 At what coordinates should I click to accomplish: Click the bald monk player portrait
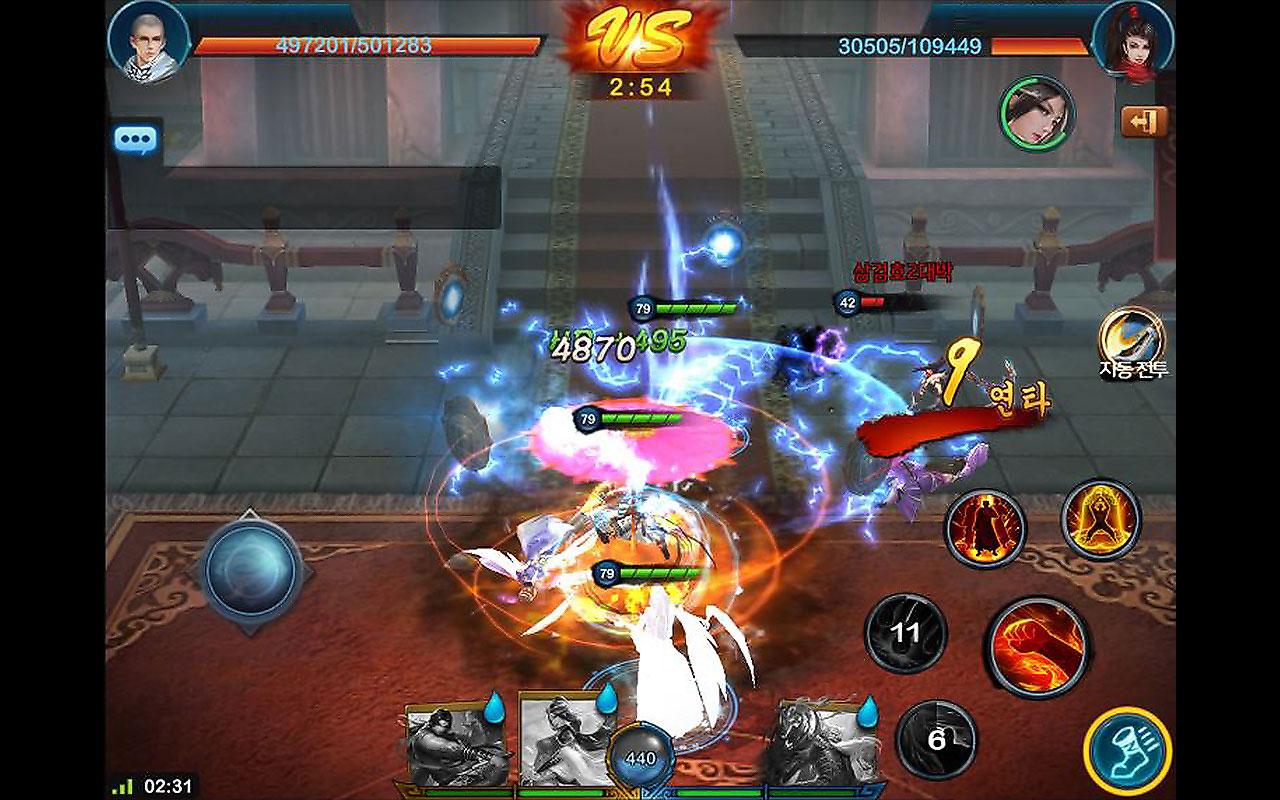click(x=148, y=41)
